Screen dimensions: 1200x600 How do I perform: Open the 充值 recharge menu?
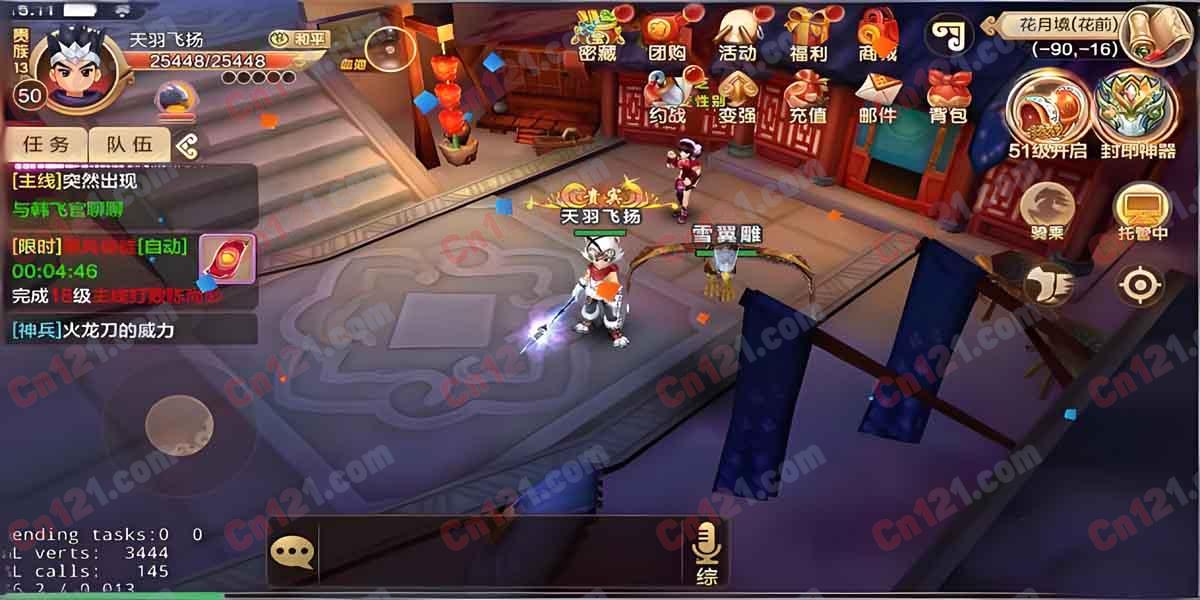point(808,98)
